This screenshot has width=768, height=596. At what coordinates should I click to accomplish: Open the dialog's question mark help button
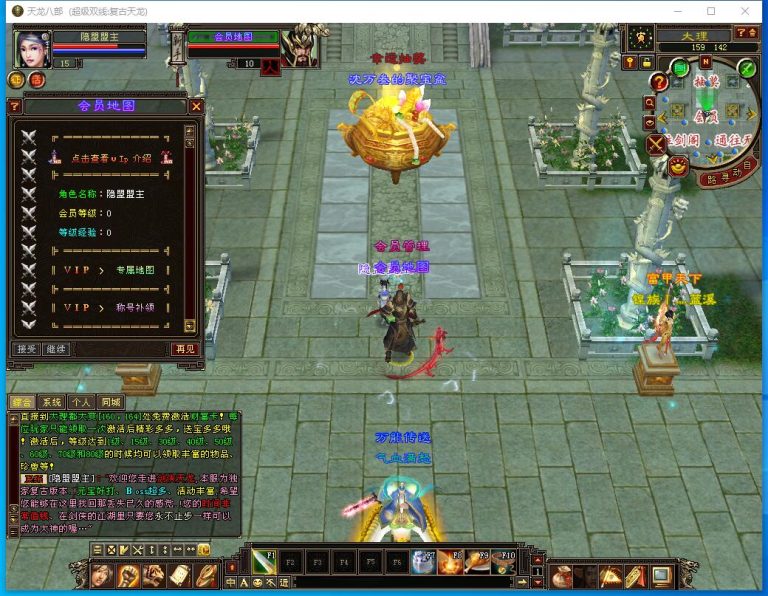click(14, 106)
